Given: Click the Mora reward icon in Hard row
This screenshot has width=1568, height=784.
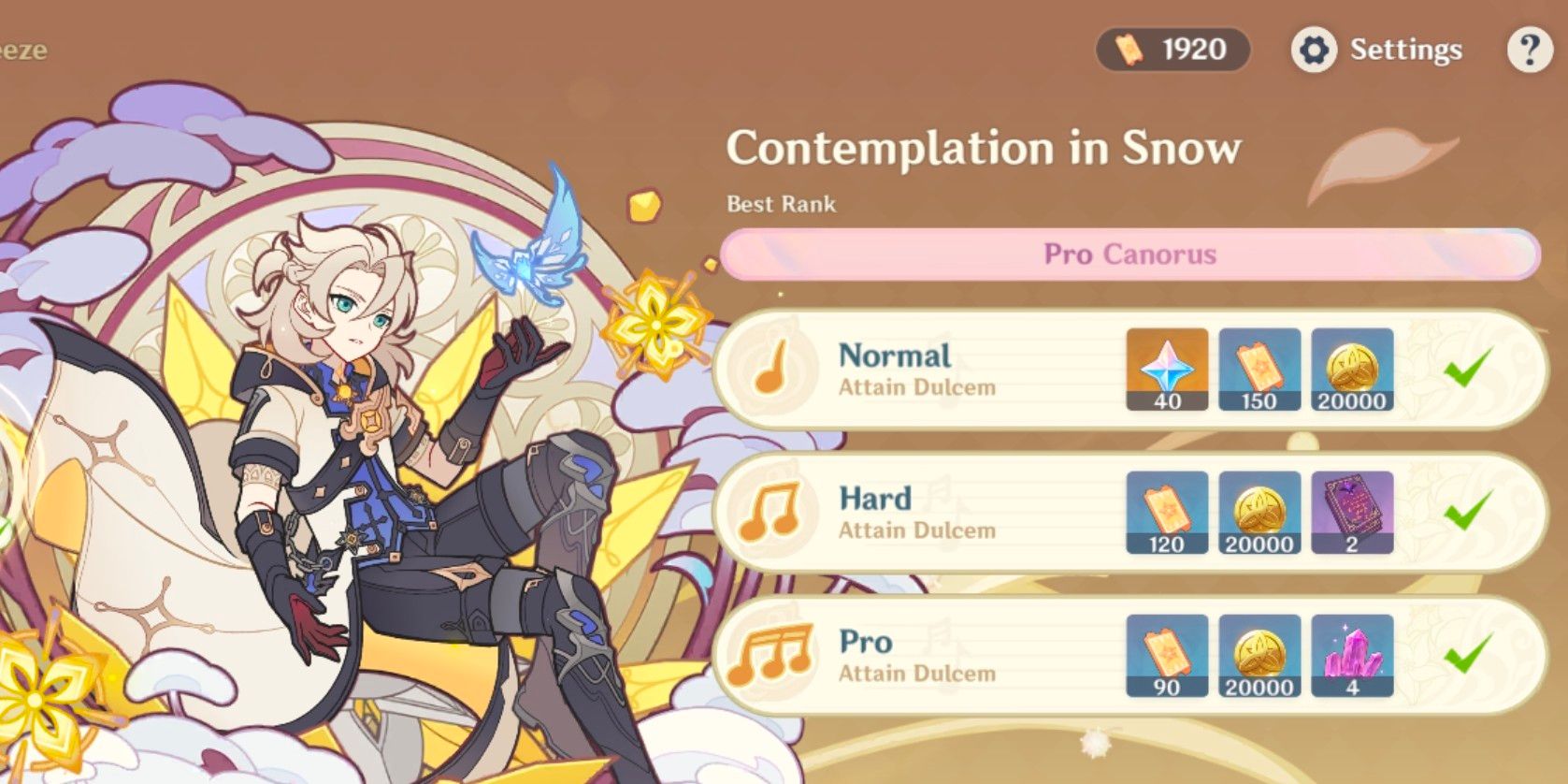Looking at the screenshot, I should point(1260,512).
